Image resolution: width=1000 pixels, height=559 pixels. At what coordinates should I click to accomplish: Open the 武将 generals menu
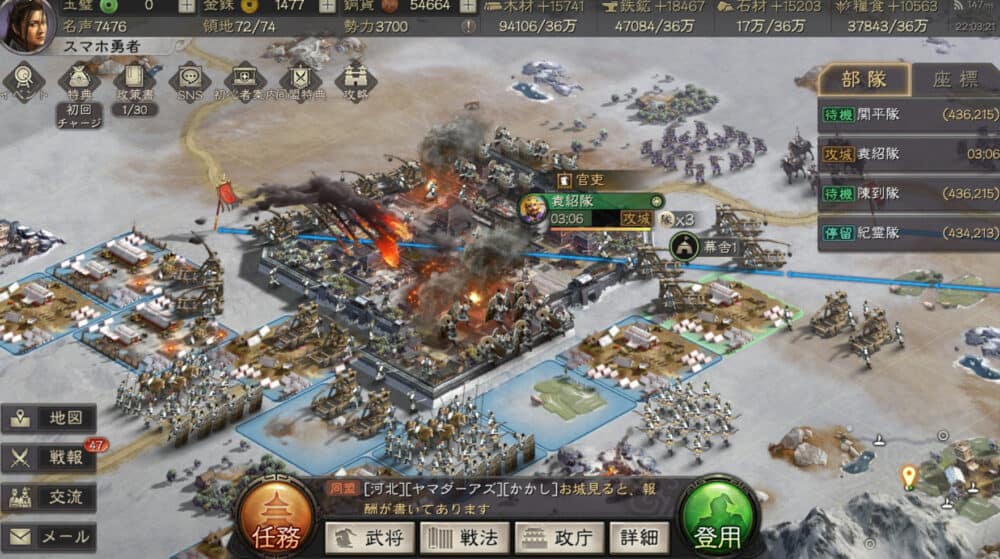click(369, 538)
